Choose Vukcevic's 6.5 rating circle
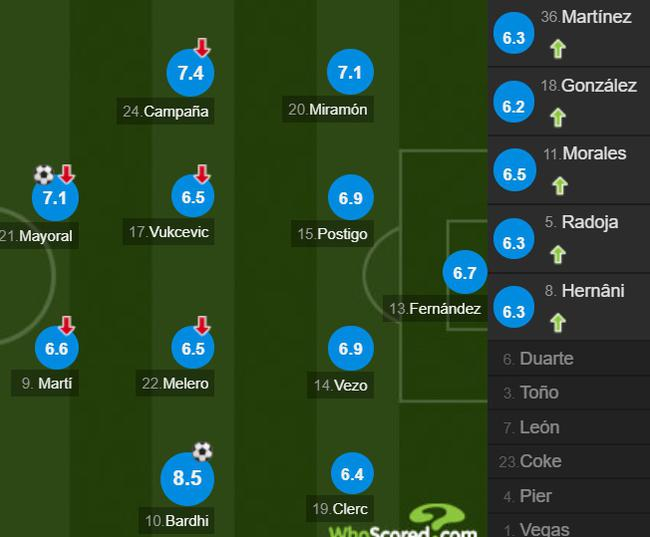Screen dimensions: 650x537 (193, 197)
